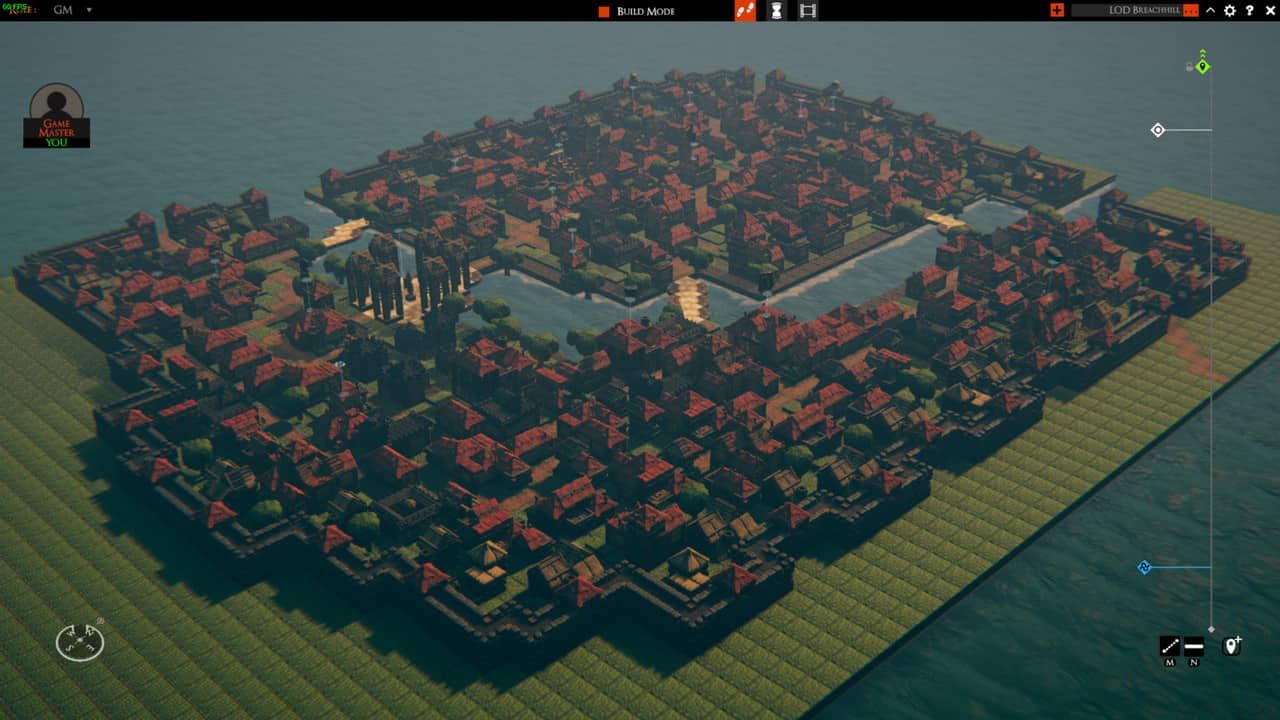
Task: Add a map pin marker
Action: [1232, 645]
